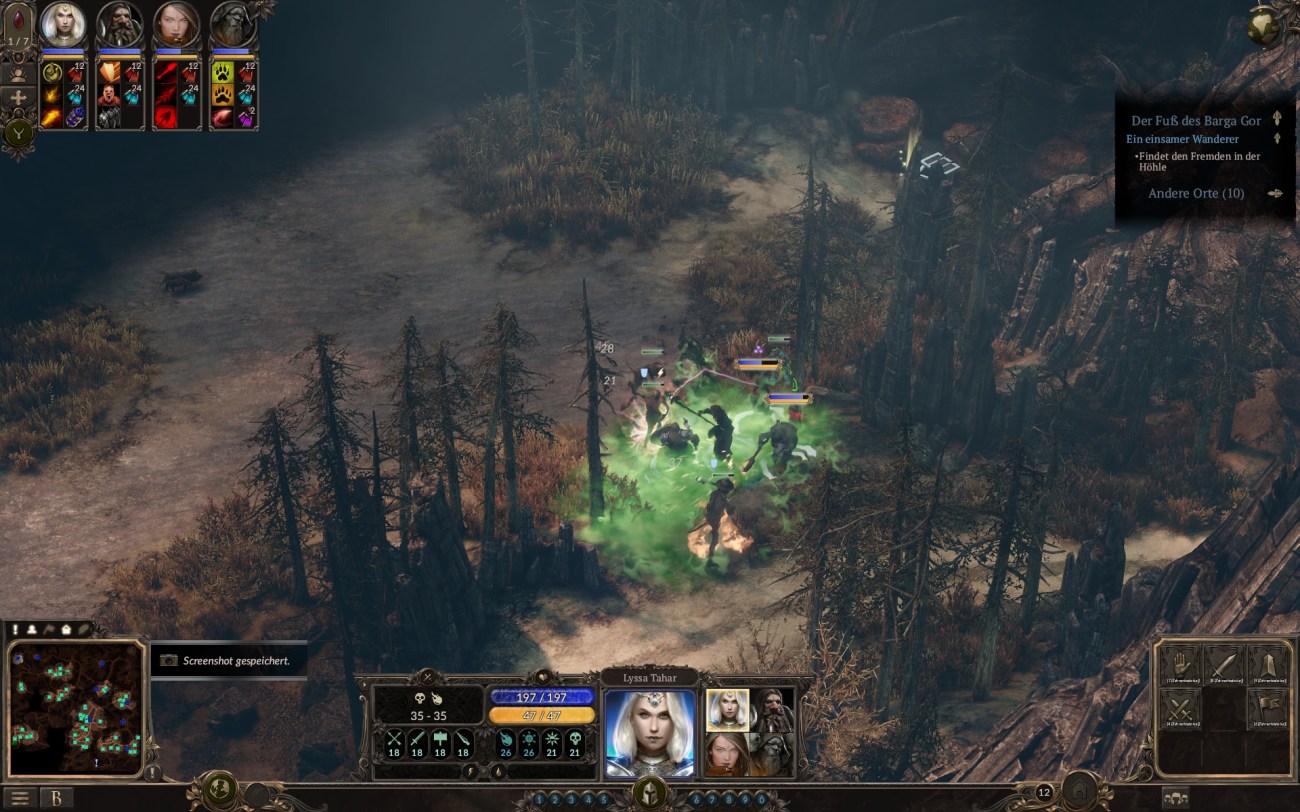Click the house icon button on bottom bar

click(x=1081, y=792)
